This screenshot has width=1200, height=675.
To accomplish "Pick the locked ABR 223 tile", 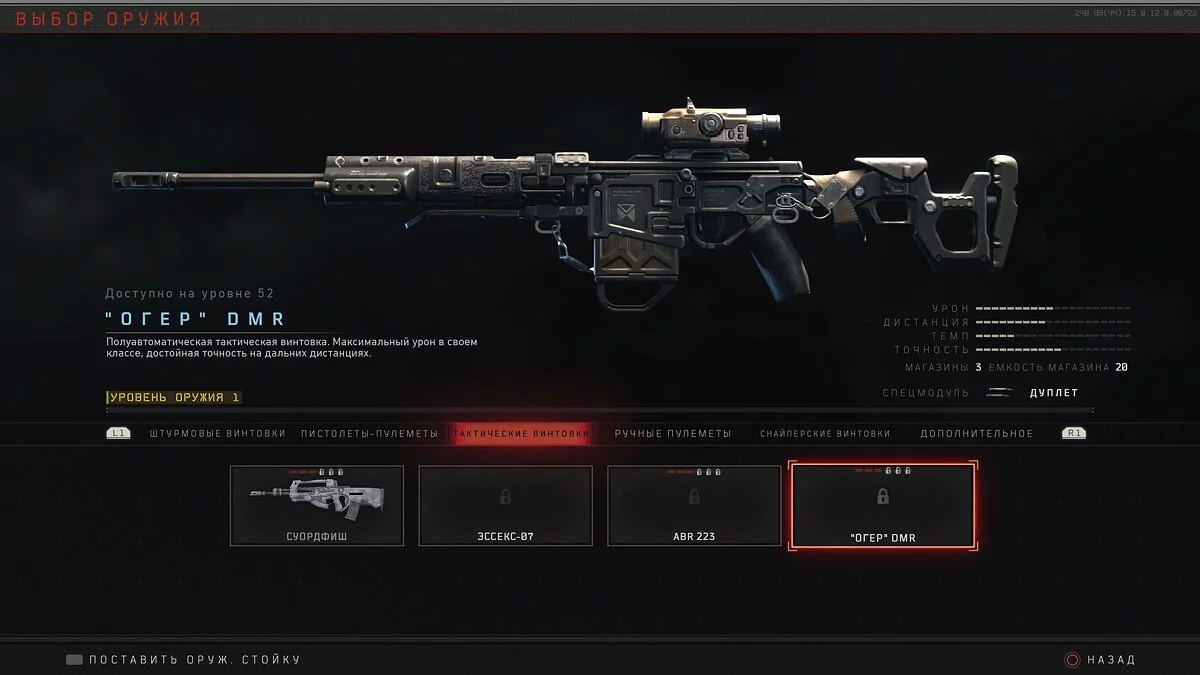I will 694,505.
